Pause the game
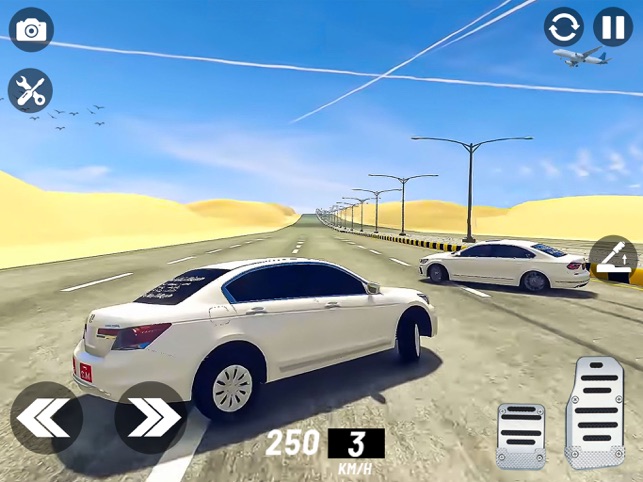 coord(612,27)
